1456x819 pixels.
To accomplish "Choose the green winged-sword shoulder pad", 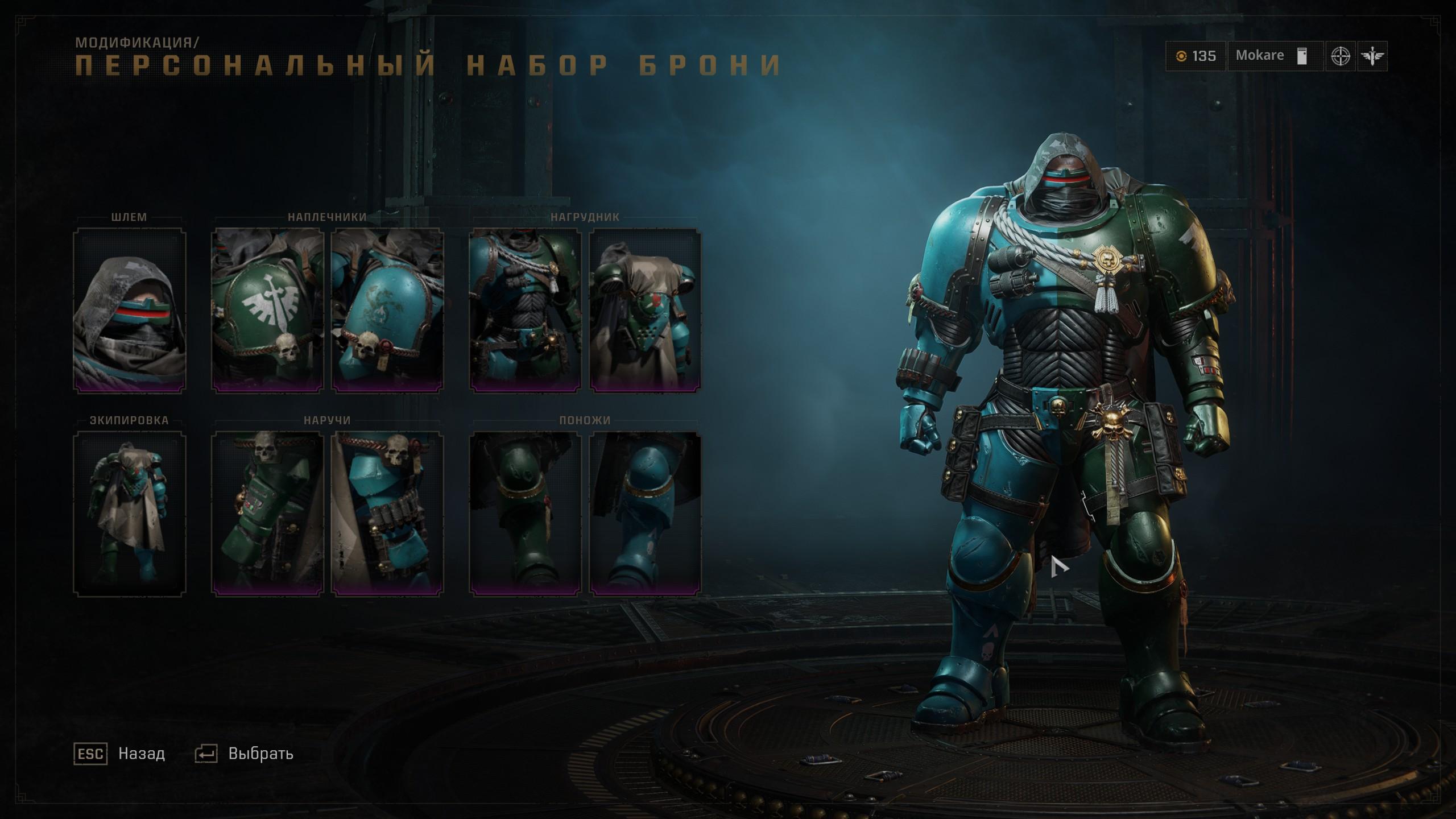I will [267, 310].
